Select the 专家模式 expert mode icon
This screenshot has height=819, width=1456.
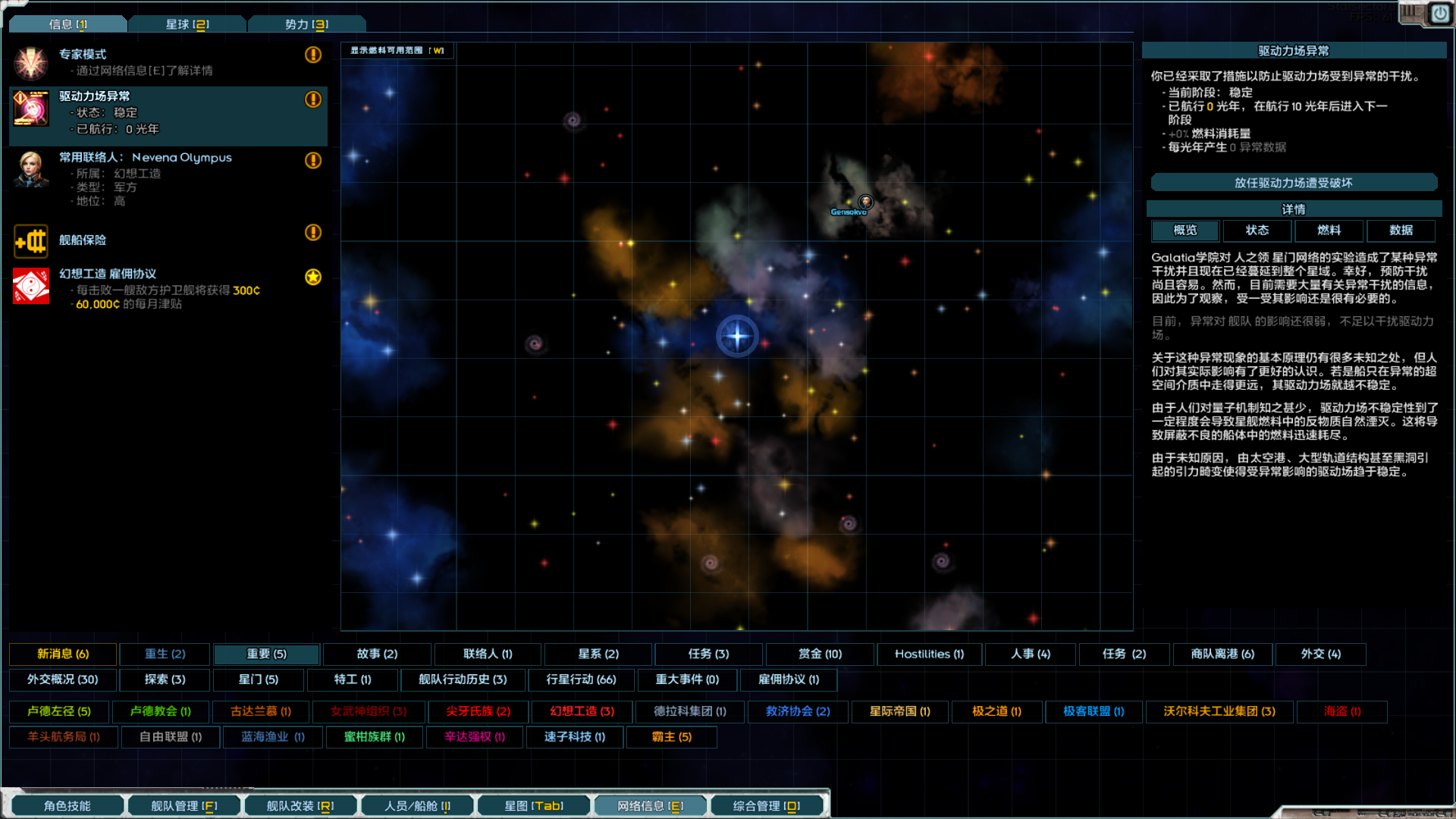30,62
